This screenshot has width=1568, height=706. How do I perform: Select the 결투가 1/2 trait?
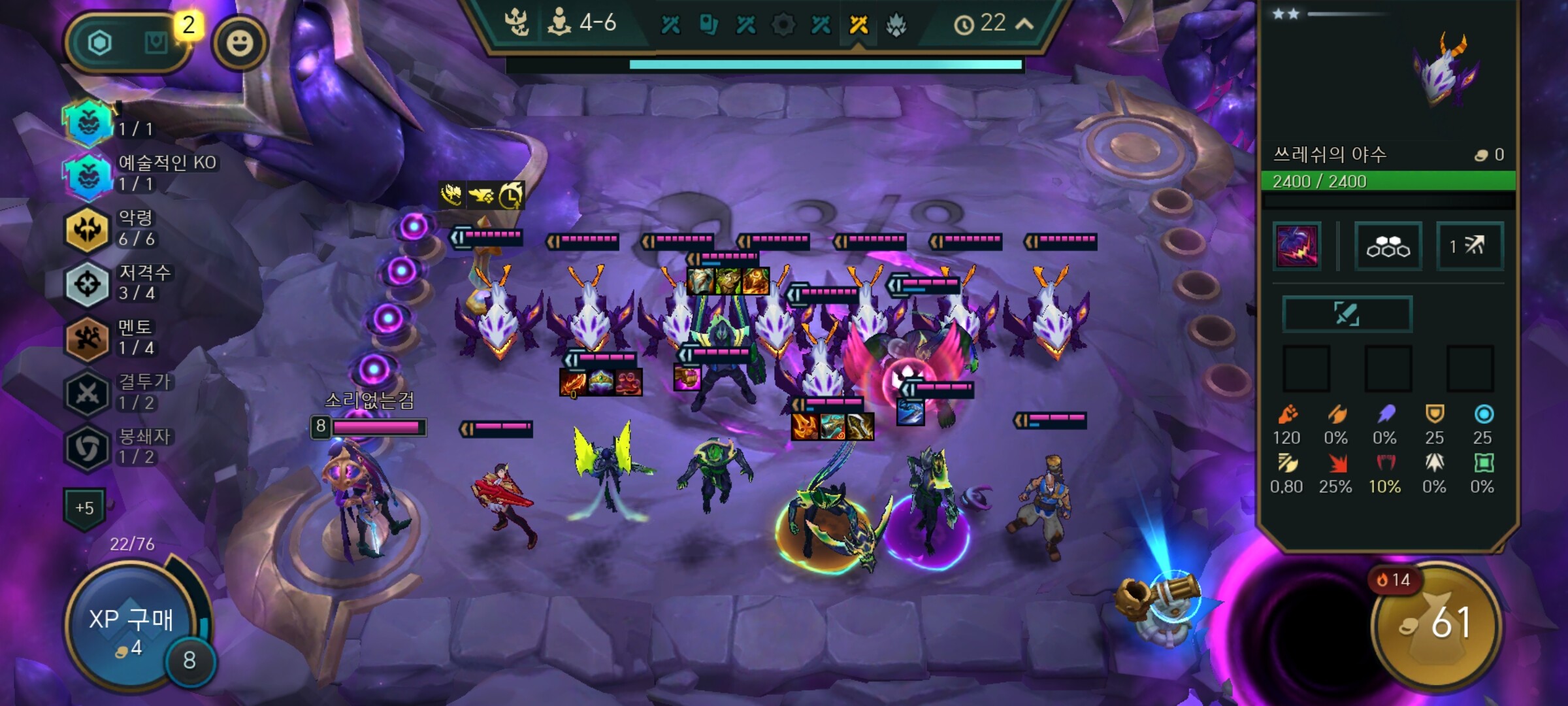pos(88,393)
